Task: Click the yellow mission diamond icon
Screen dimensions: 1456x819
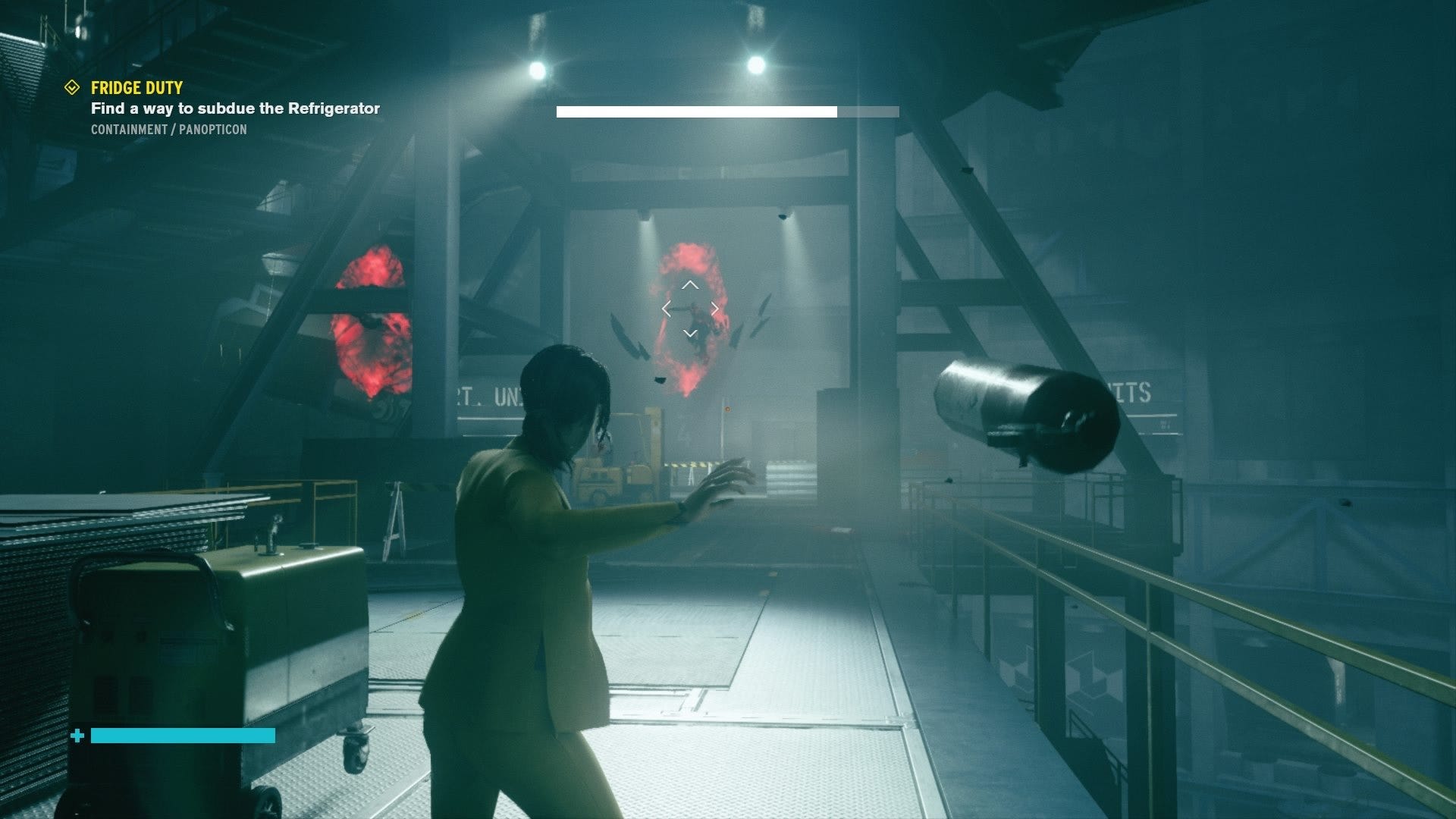Action: [72, 88]
